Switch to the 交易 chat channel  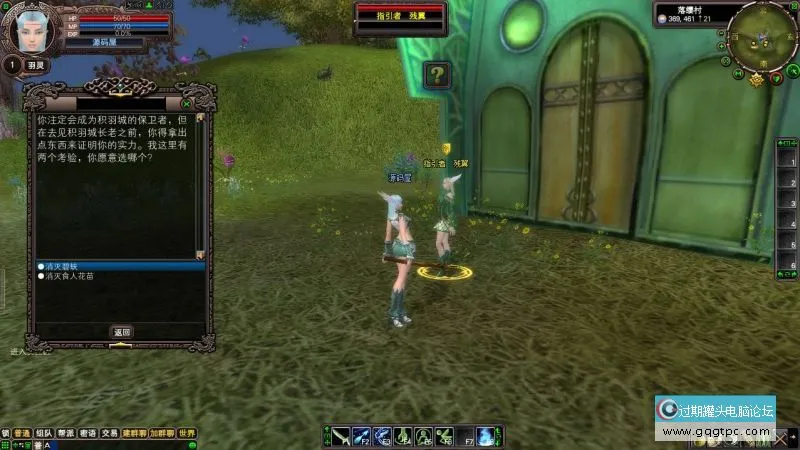pyautogui.click(x=110, y=434)
